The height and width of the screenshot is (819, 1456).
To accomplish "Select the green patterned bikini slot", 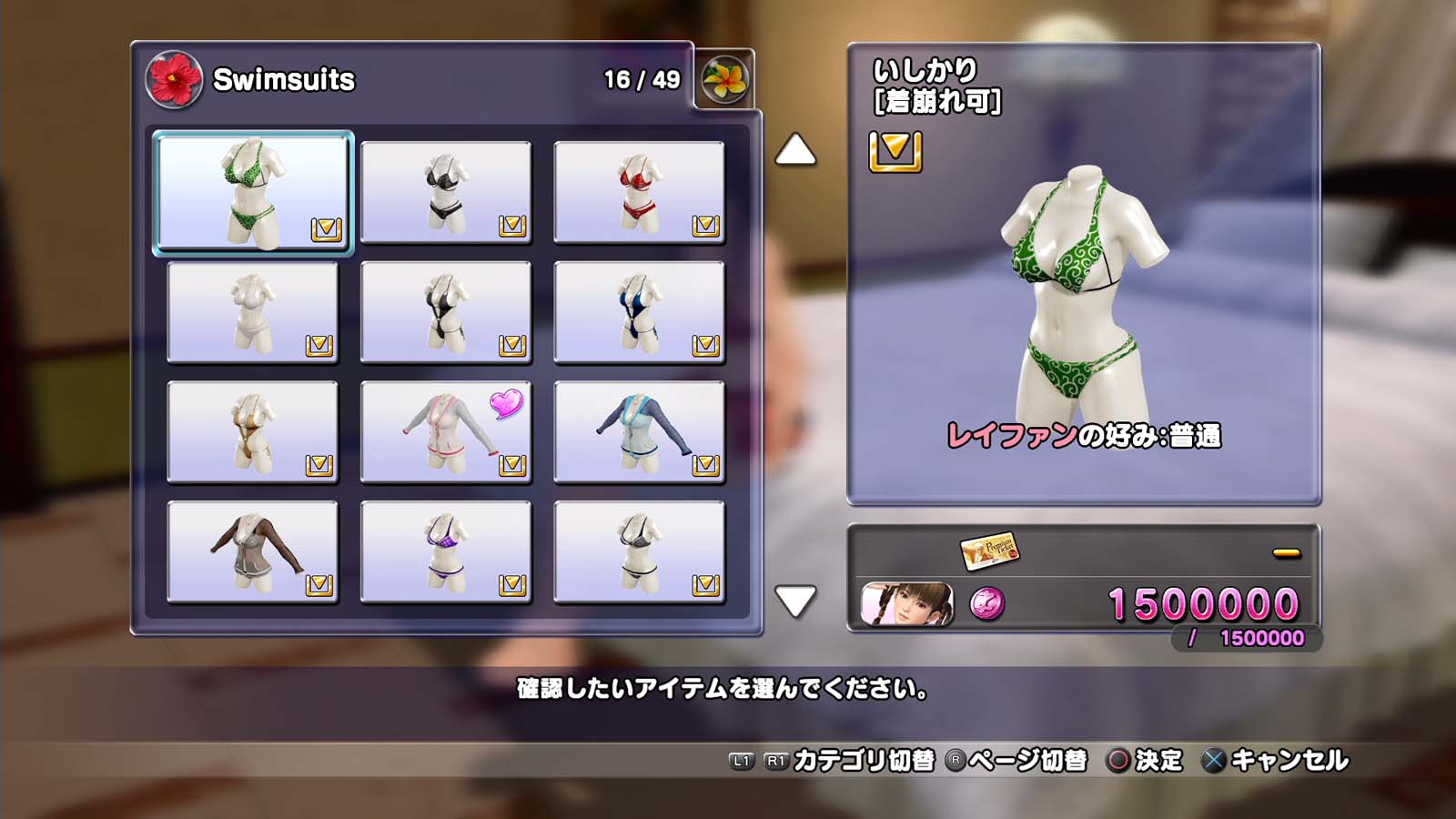I will (x=253, y=192).
